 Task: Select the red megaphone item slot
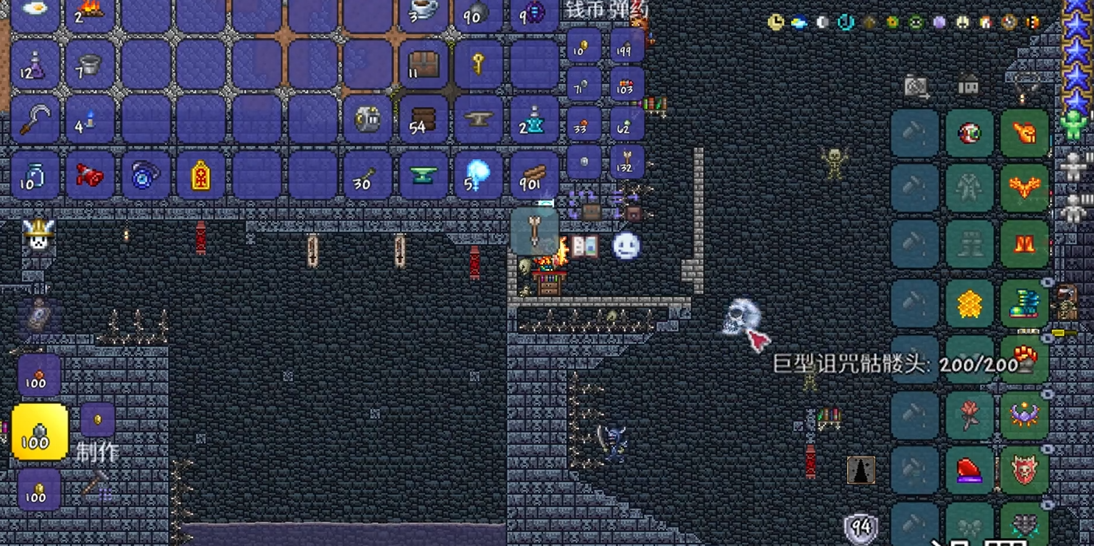pyautogui.click(x=90, y=176)
